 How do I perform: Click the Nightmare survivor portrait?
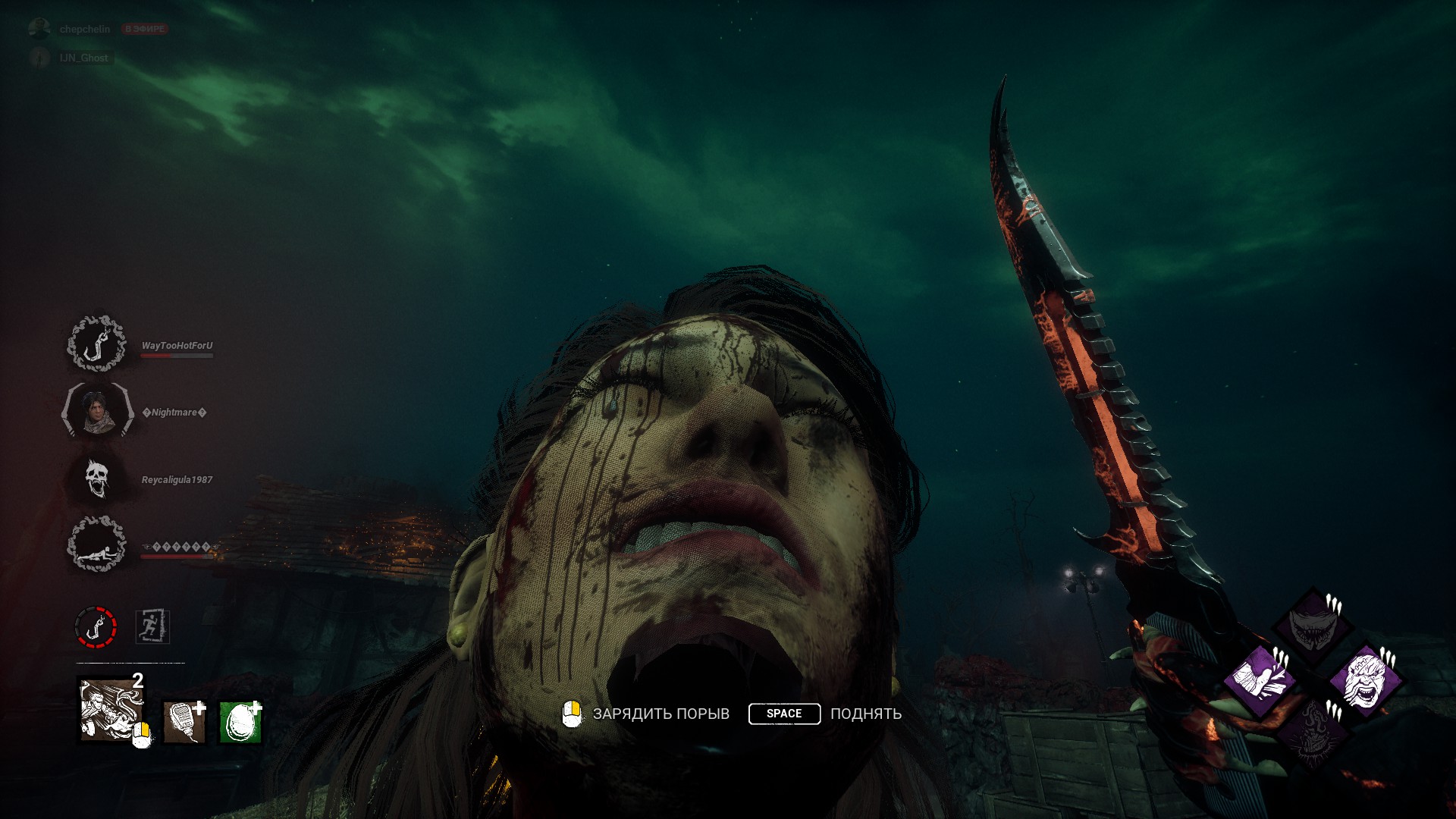96,411
